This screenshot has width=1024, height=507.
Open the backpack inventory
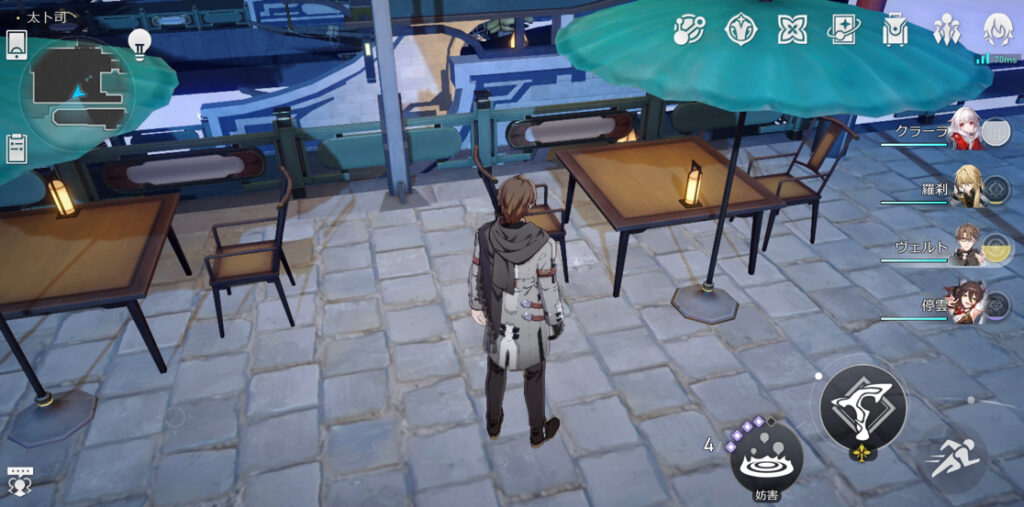pos(894,30)
